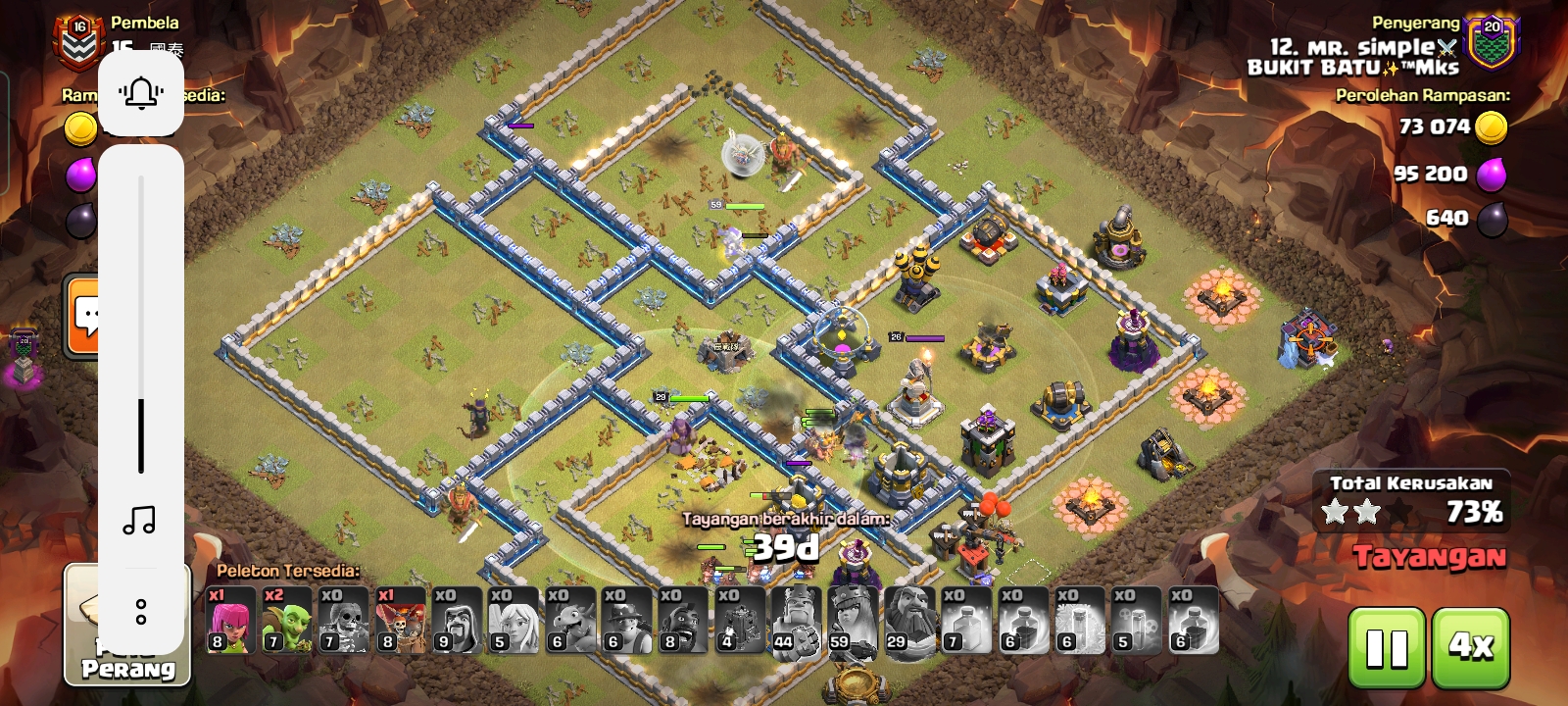Screen dimensions: 1568x706
Task: Select the Wall Breaker skeleton slot
Action: (x=343, y=620)
